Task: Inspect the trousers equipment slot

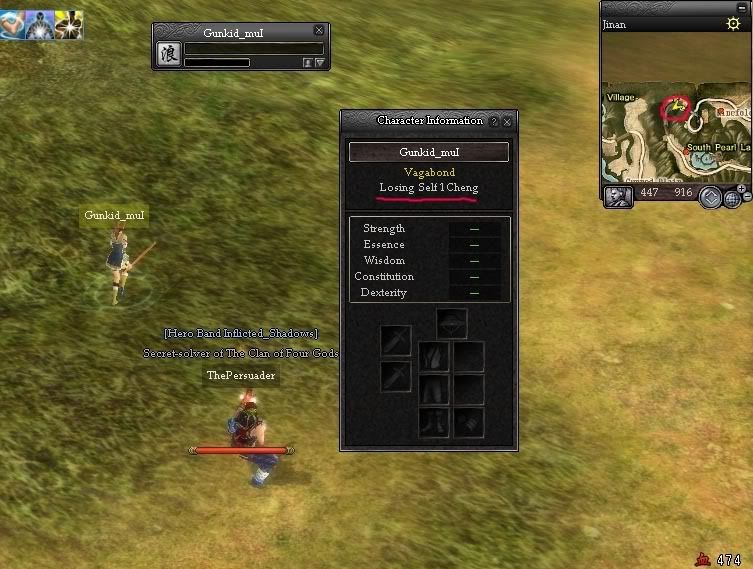Action: tap(434, 389)
